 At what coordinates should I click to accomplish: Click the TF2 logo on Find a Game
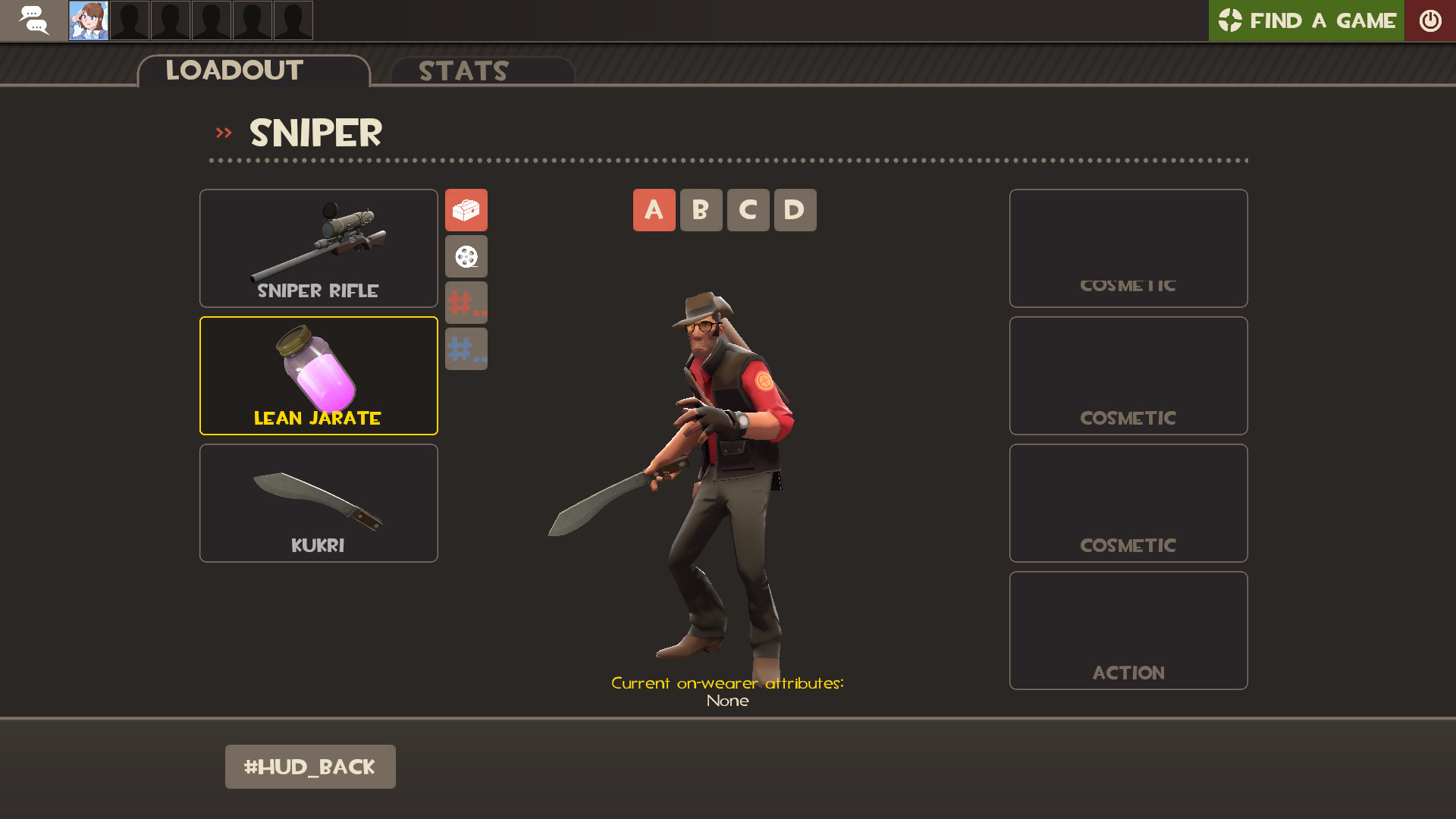coord(1230,20)
